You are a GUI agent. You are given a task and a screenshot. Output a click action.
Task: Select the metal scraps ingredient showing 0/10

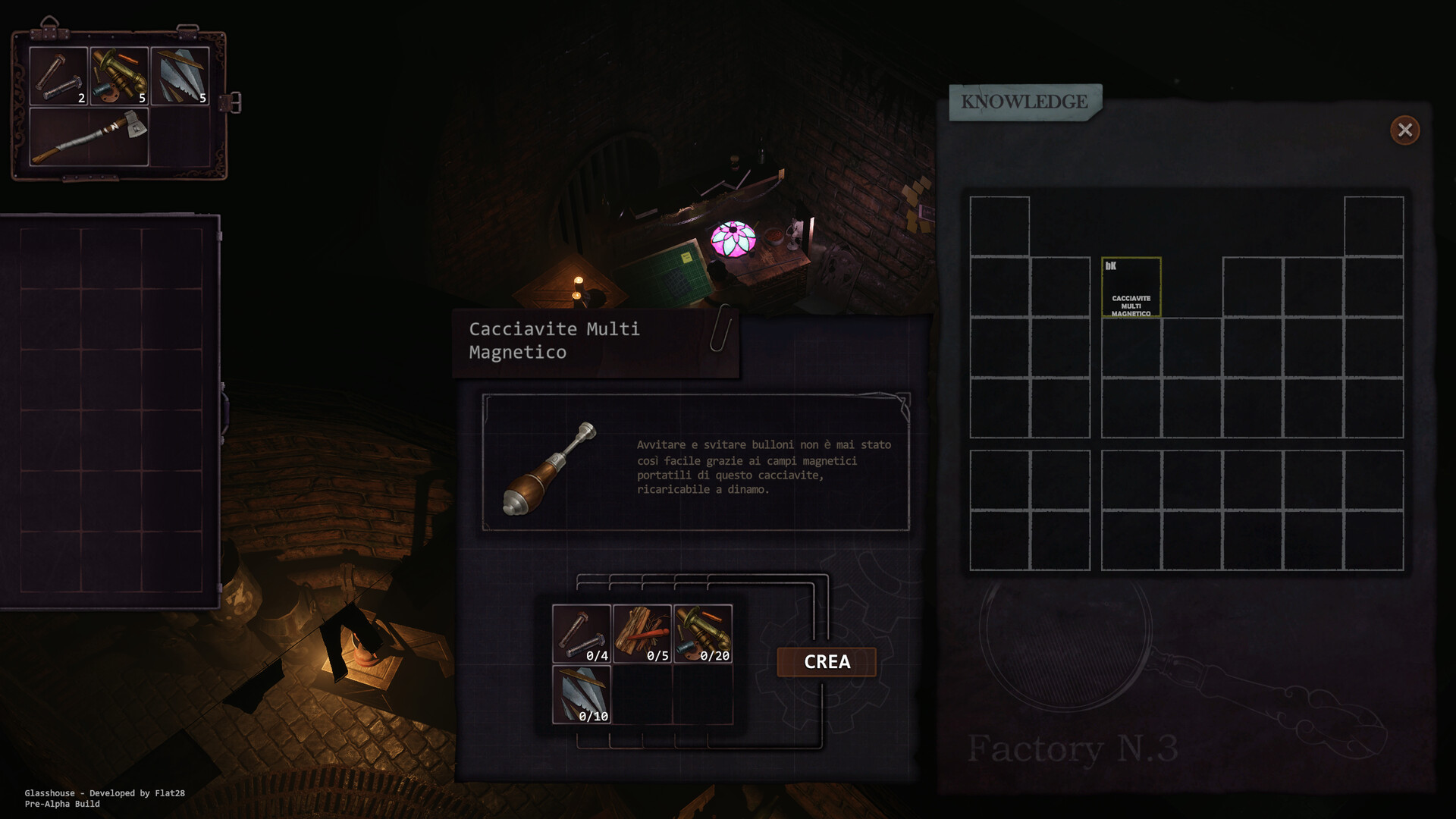(x=582, y=695)
